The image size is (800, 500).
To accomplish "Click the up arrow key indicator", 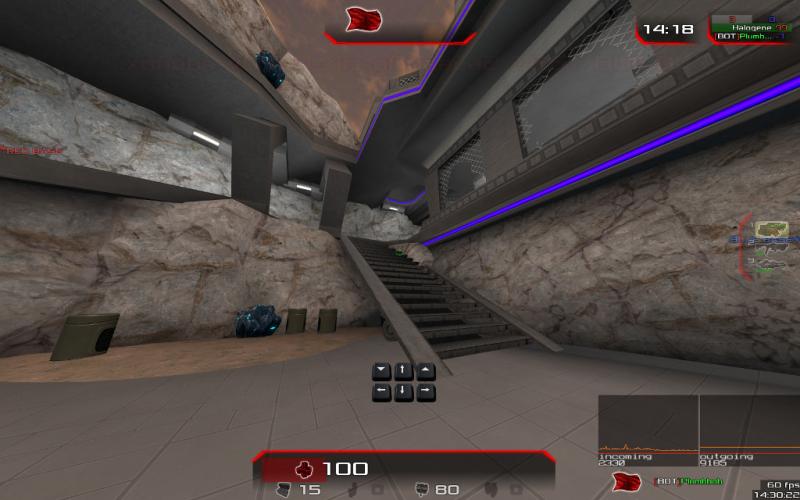I will pyautogui.click(x=403, y=371).
